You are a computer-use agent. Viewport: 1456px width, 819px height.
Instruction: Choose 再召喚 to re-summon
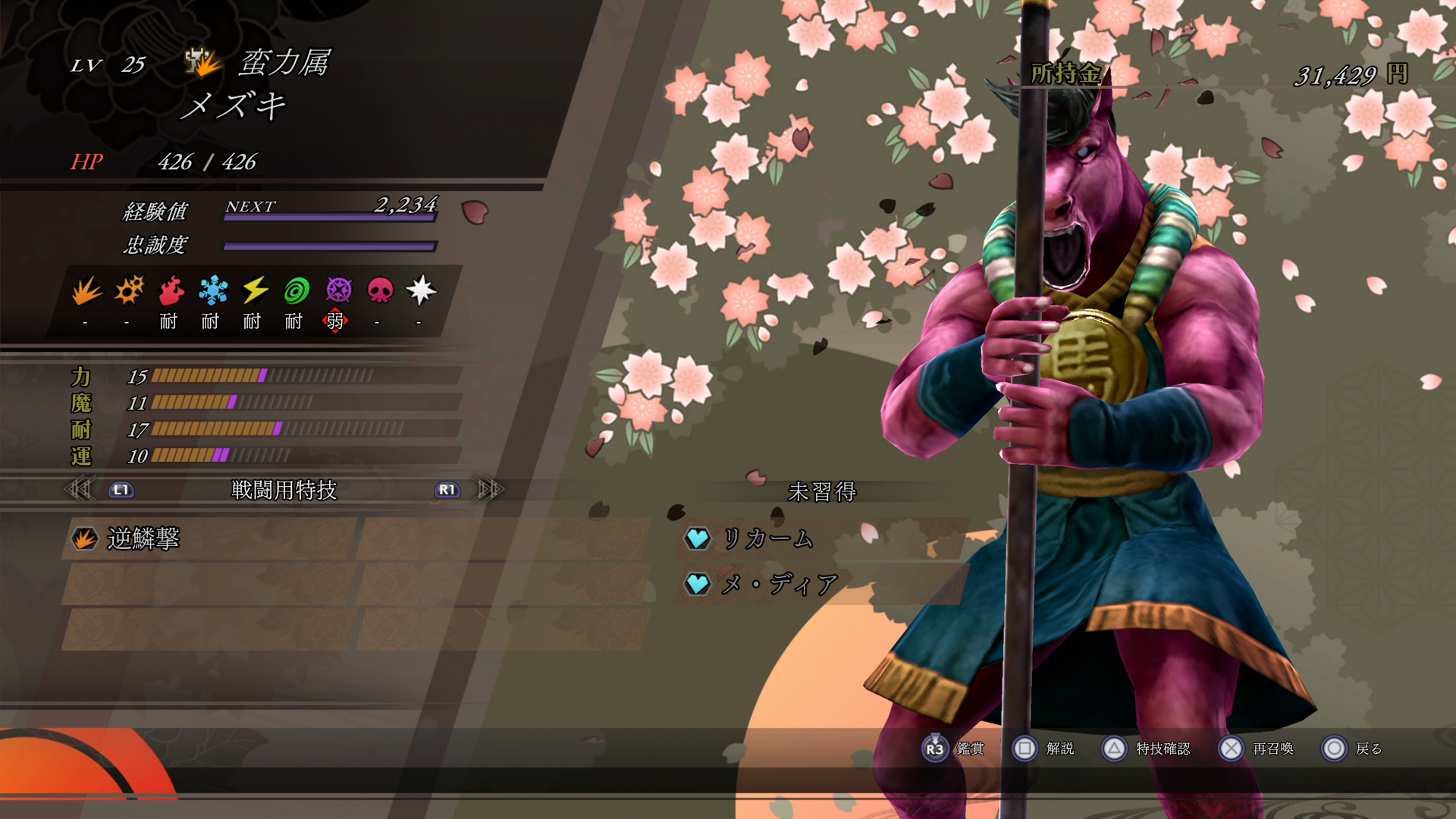click(x=1256, y=748)
